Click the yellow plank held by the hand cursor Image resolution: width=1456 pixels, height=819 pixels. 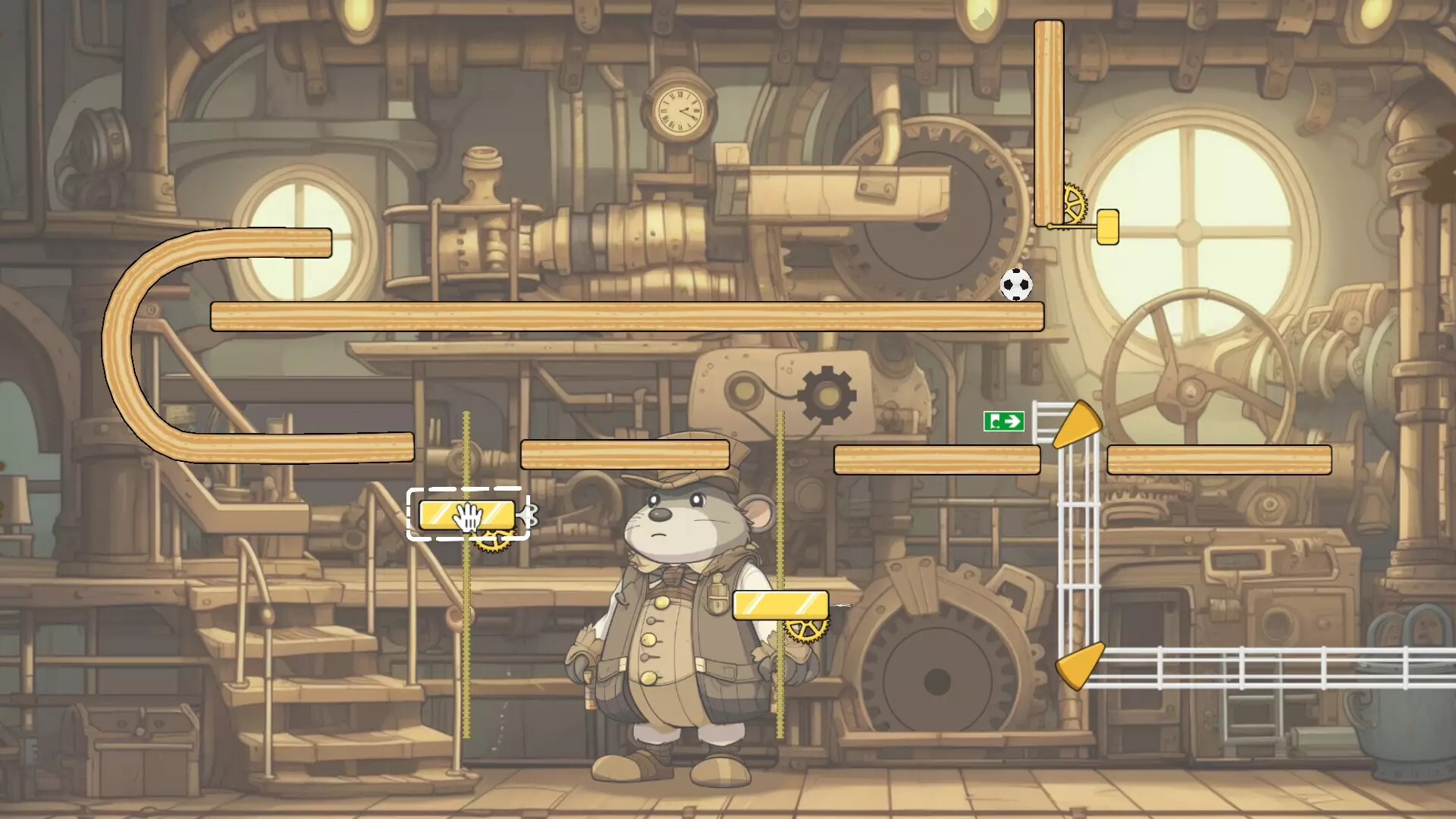pyautogui.click(x=466, y=514)
